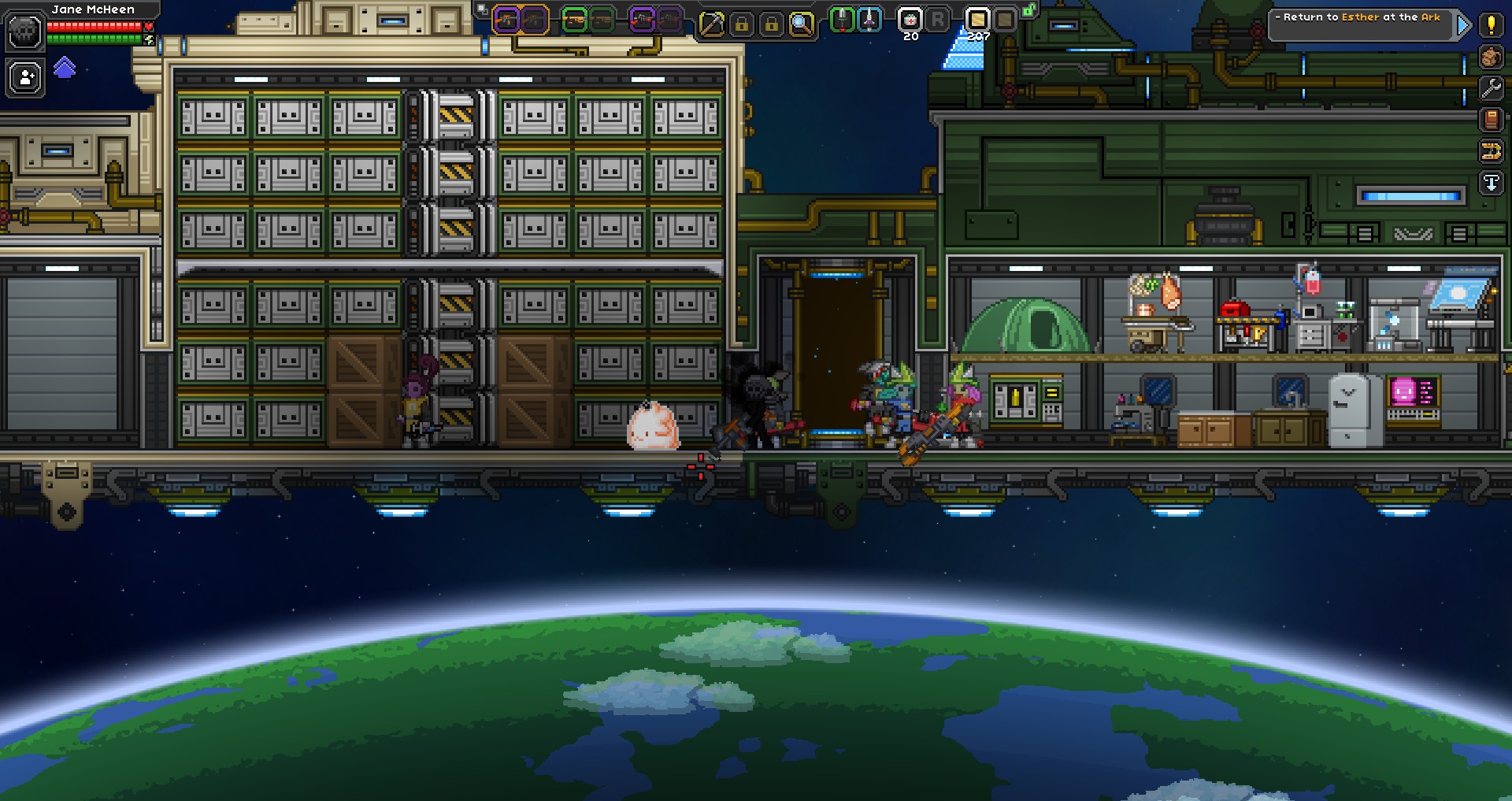Open the character portrait skull menu

point(24,30)
